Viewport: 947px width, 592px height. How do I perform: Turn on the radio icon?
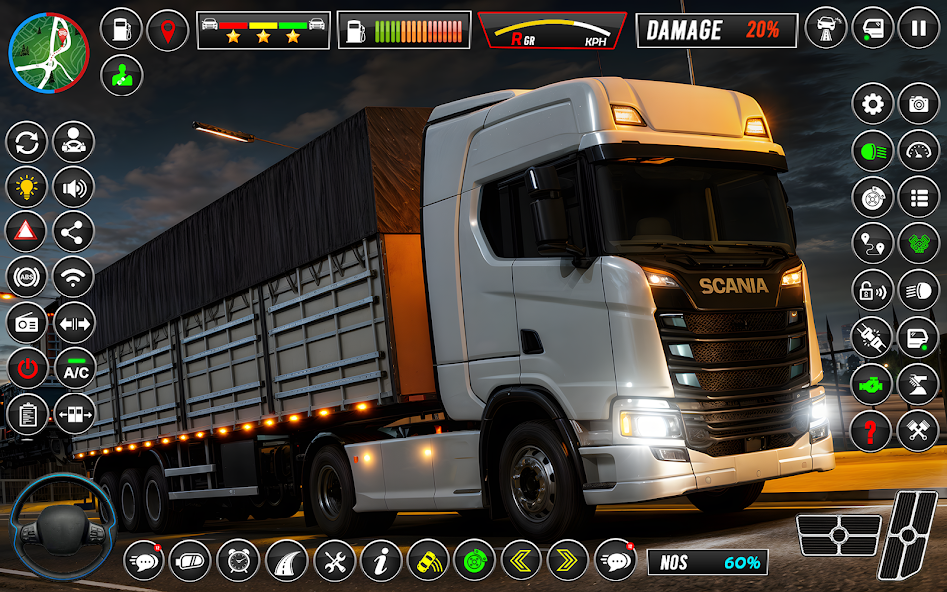pos(27,323)
